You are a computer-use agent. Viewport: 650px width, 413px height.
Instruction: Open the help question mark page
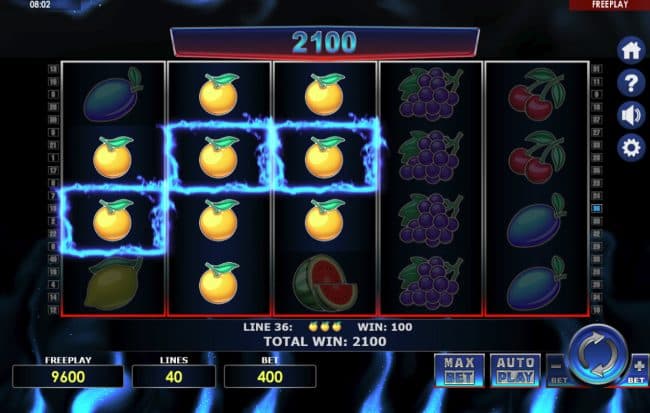pyautogui.click(x=631, y=82)
